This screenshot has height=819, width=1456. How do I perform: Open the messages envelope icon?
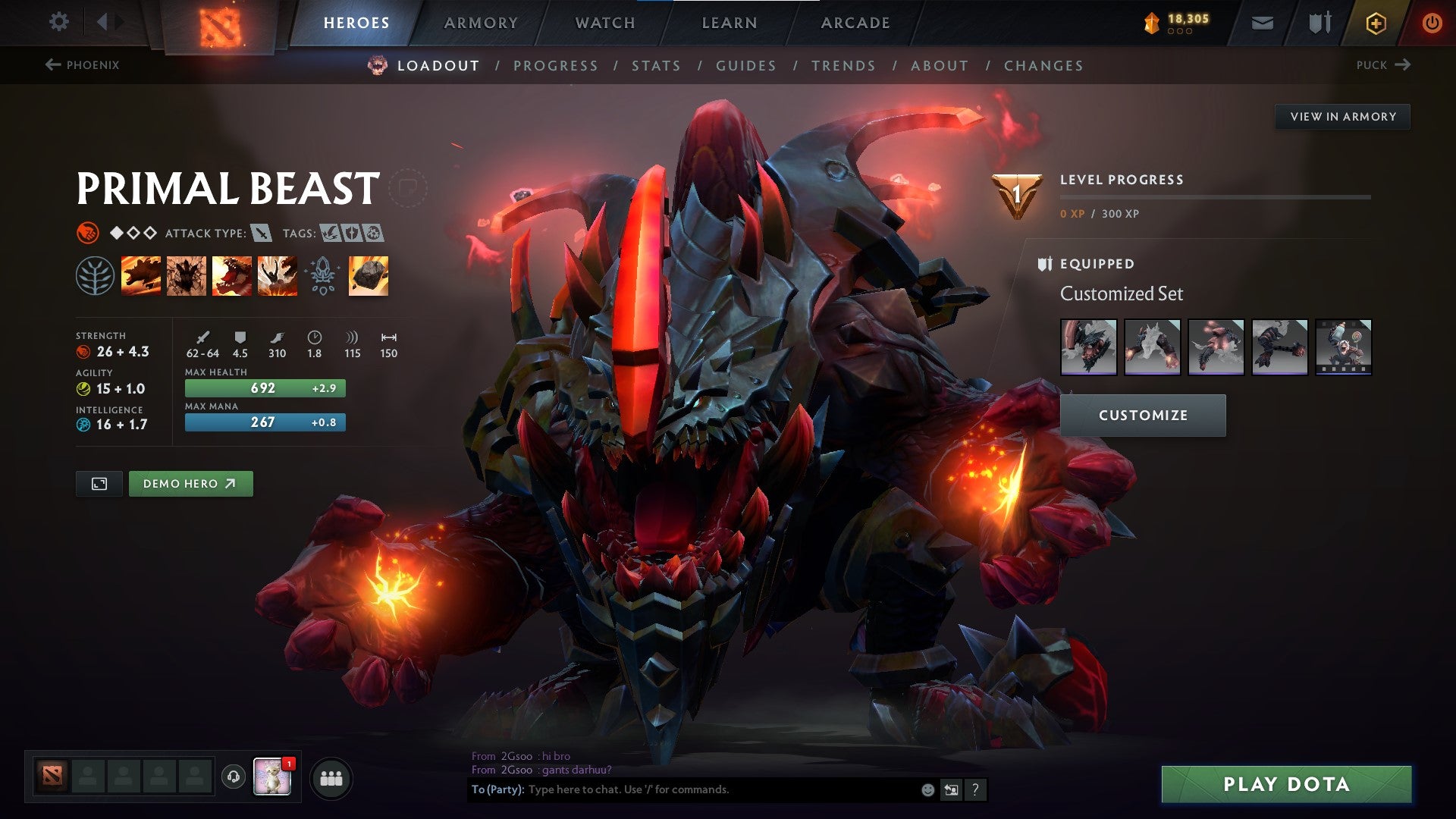(1262, 22)
